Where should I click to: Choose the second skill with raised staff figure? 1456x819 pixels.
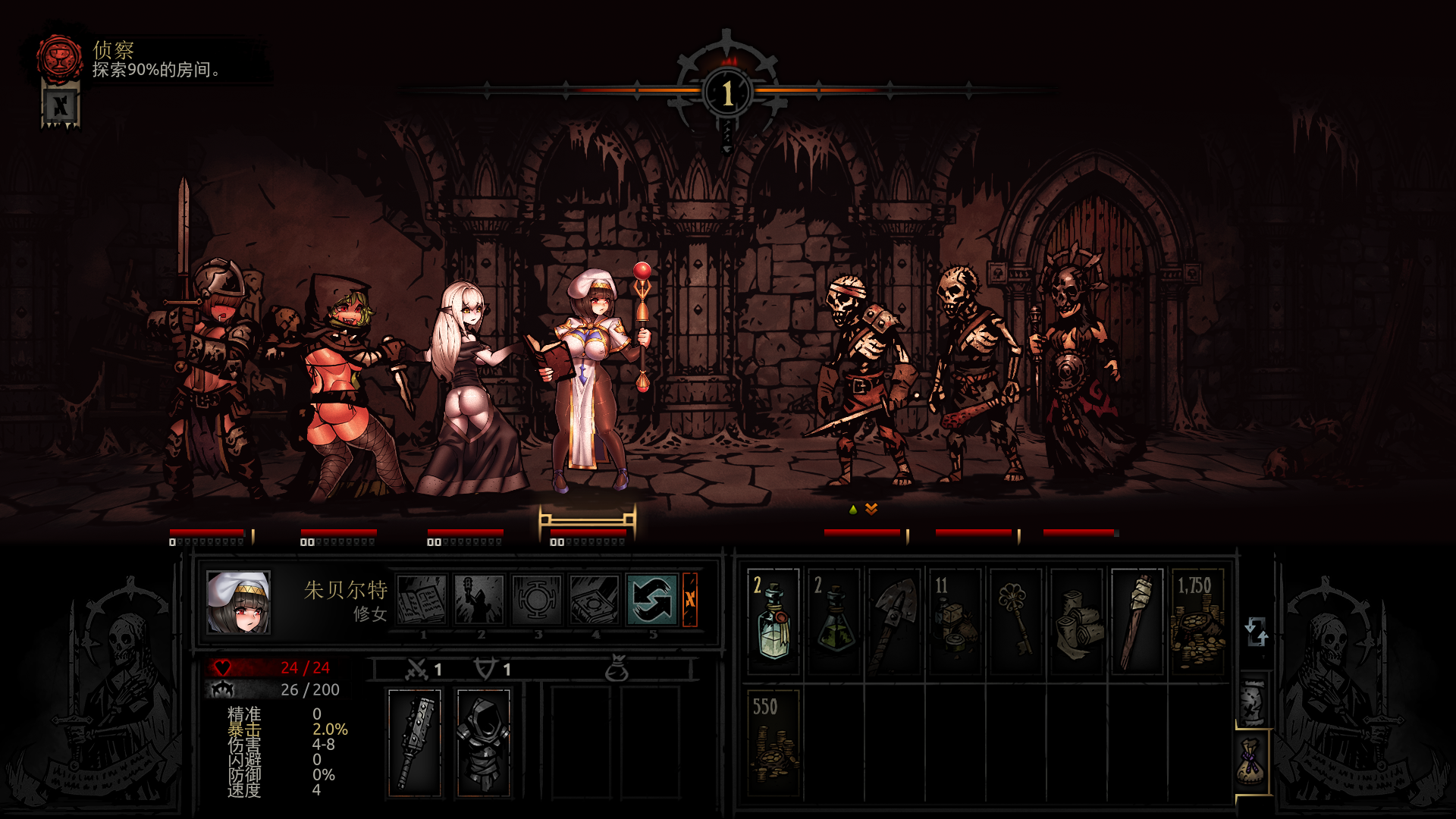click(479, 599)
